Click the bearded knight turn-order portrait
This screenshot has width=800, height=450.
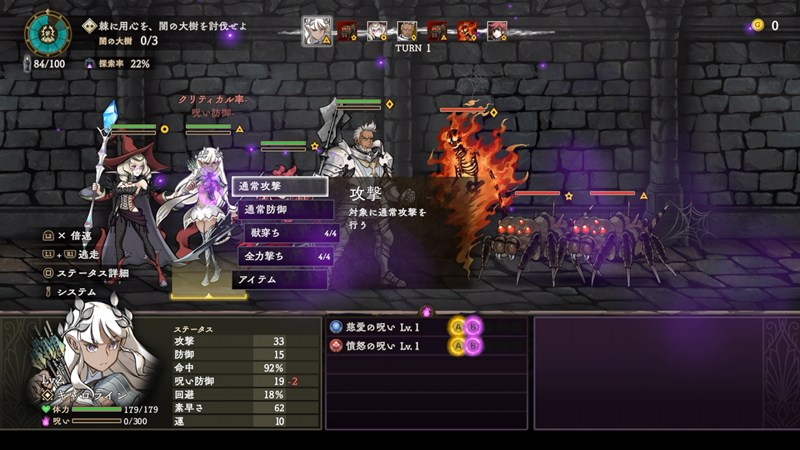tap(407, 31)
